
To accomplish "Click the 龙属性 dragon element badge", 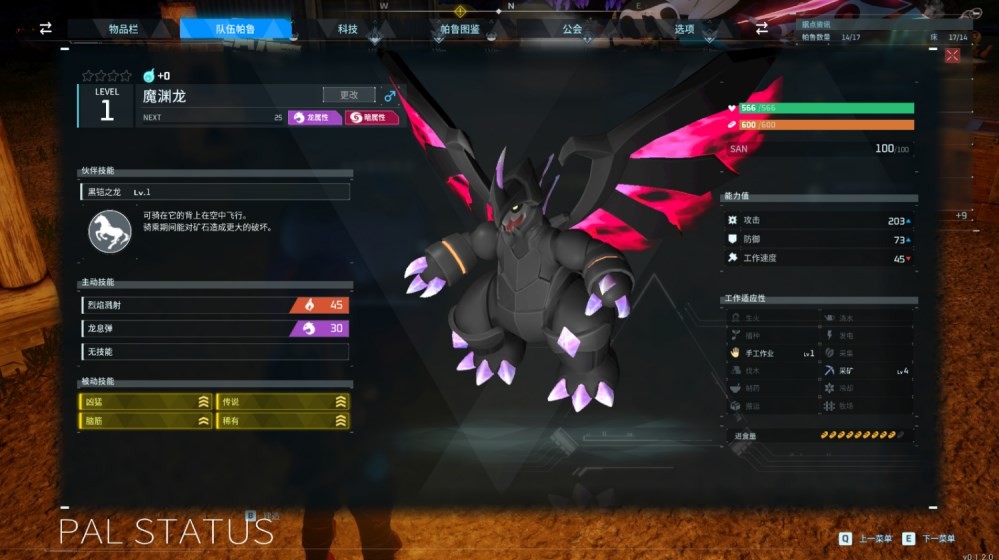I will pos(315,117).
